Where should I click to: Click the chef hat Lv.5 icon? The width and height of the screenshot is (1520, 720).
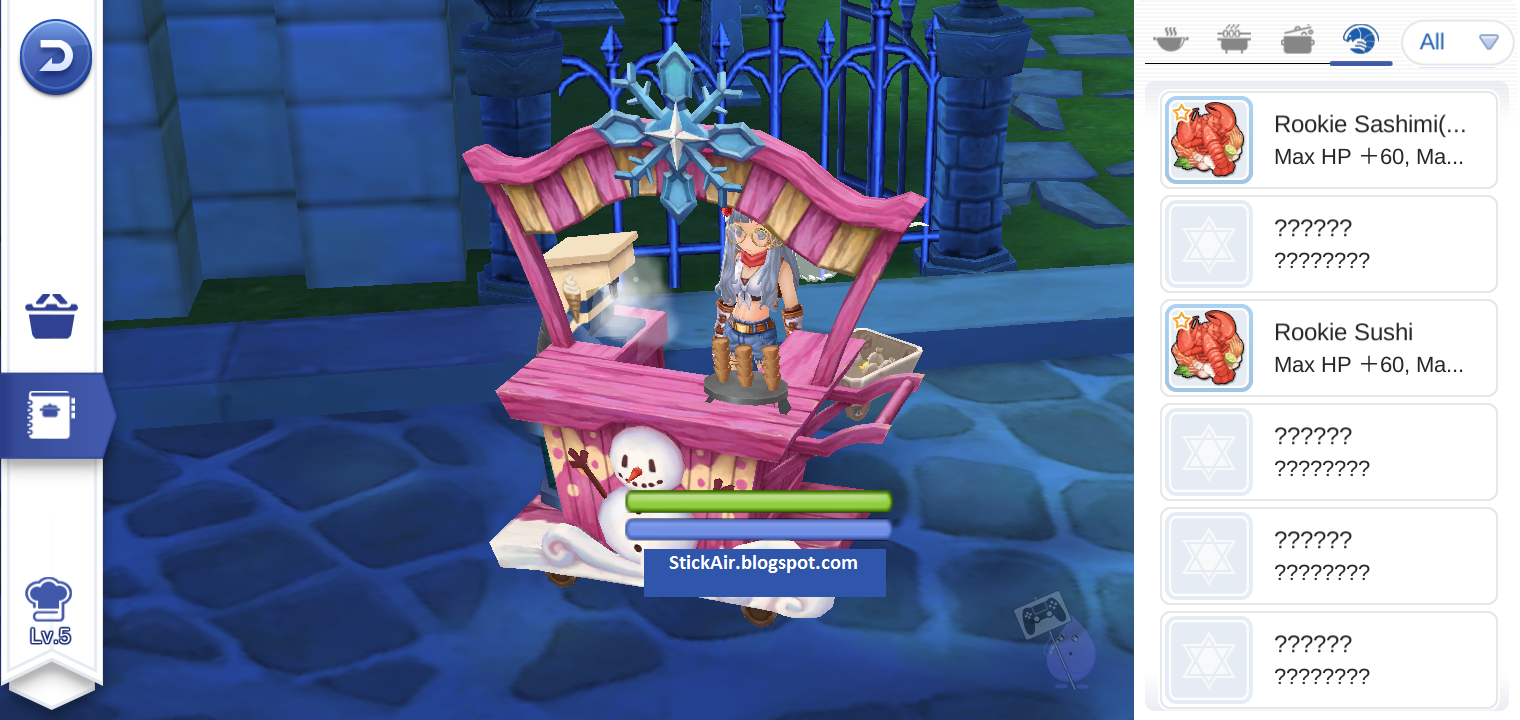tap(50, 605)
